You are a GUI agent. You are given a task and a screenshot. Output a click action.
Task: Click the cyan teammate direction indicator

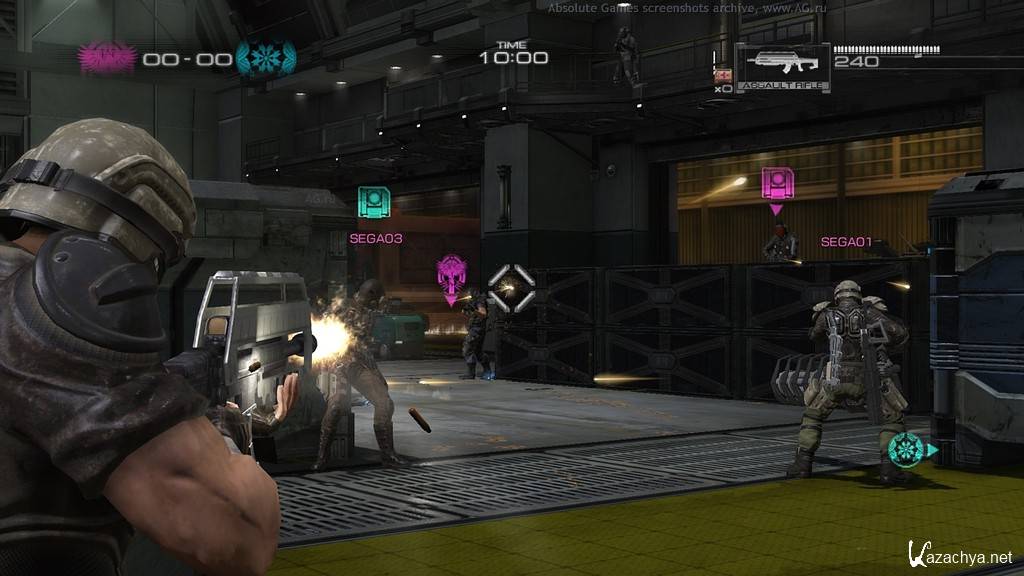pos(908,449)
